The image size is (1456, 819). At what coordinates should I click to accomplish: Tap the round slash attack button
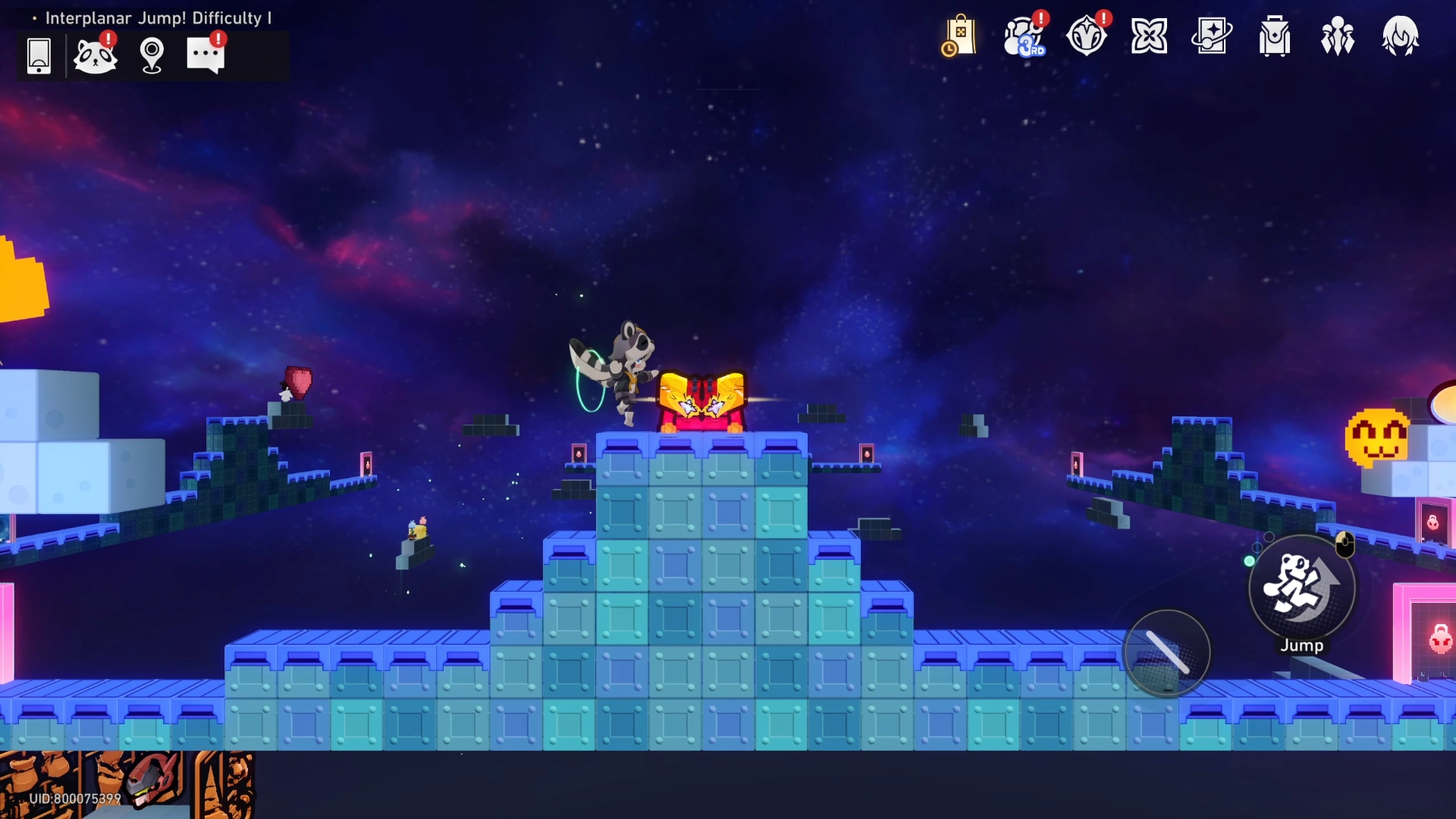click(1167, 652)
